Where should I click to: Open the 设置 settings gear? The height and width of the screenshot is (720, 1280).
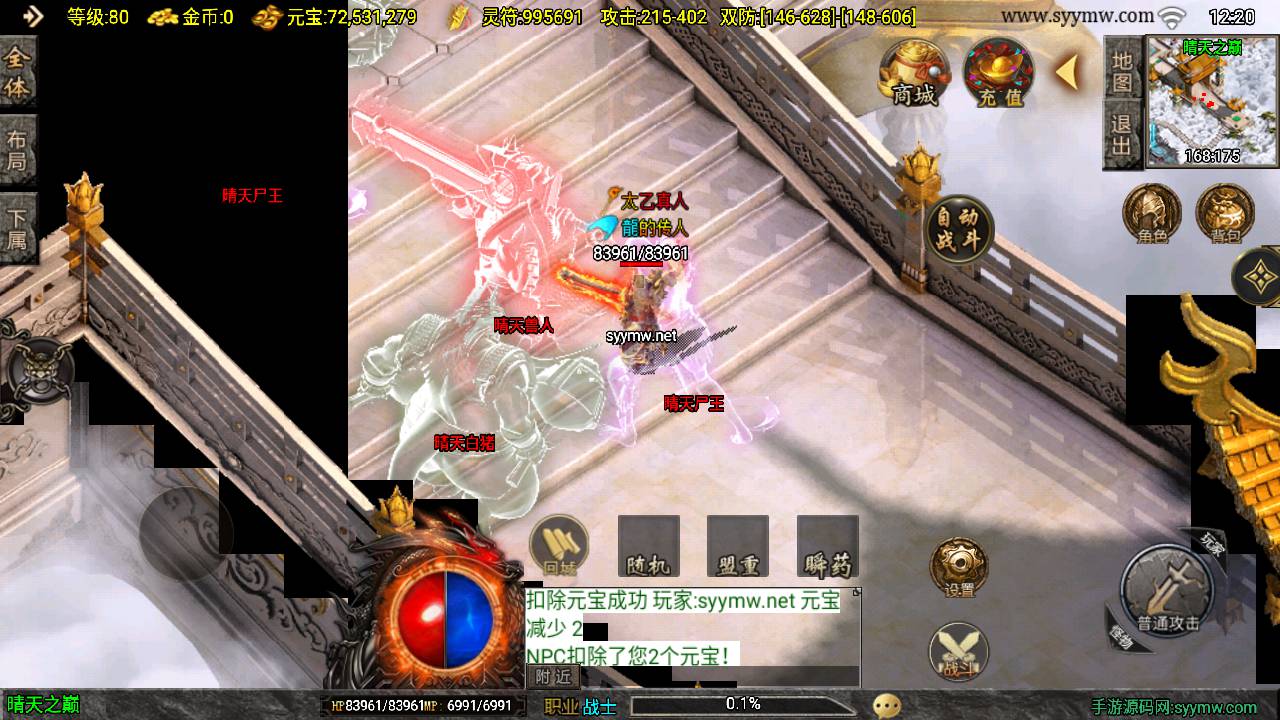click(x=959, y=567)
